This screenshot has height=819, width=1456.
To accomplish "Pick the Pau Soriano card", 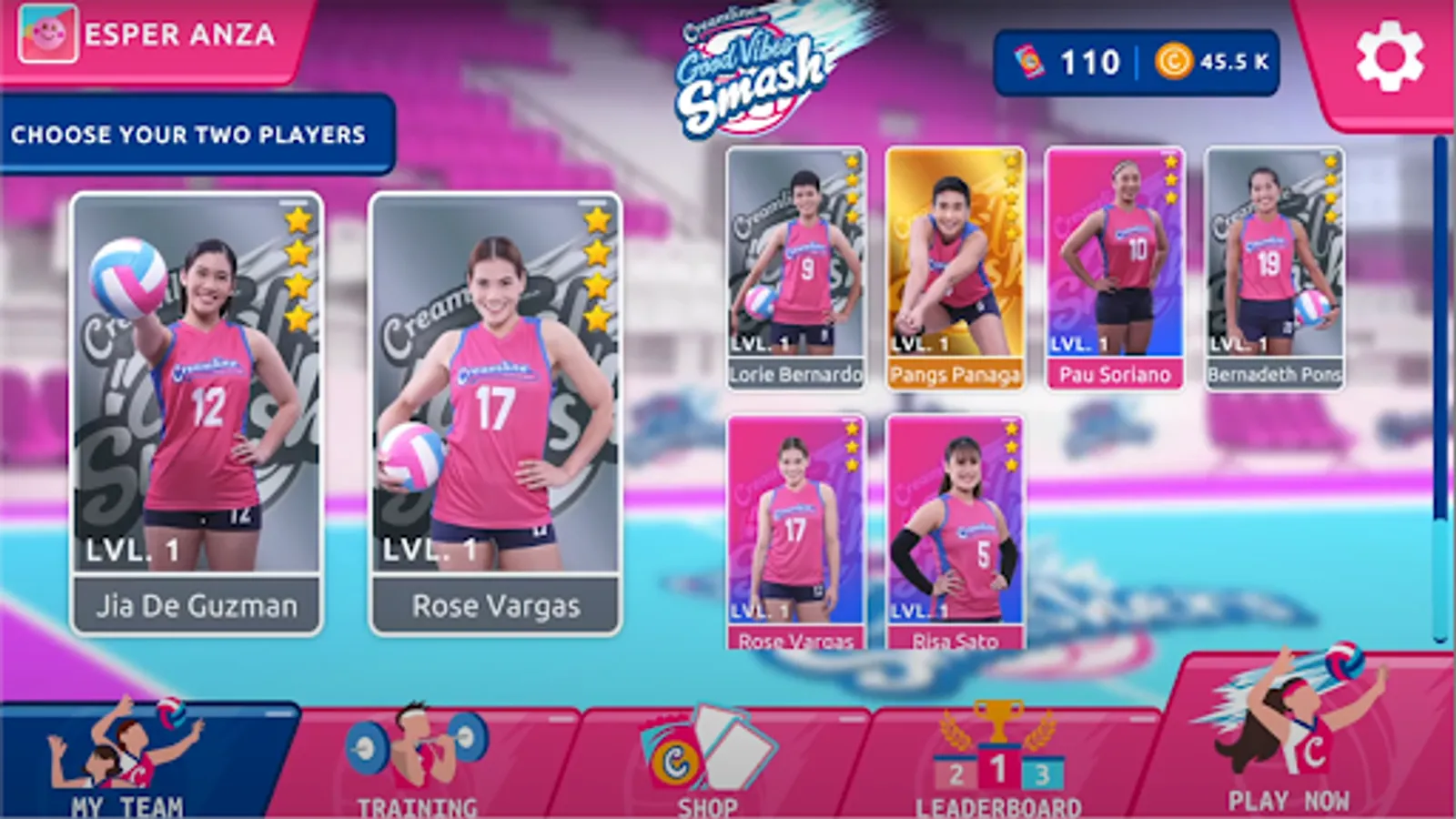I will (1112, 264).
